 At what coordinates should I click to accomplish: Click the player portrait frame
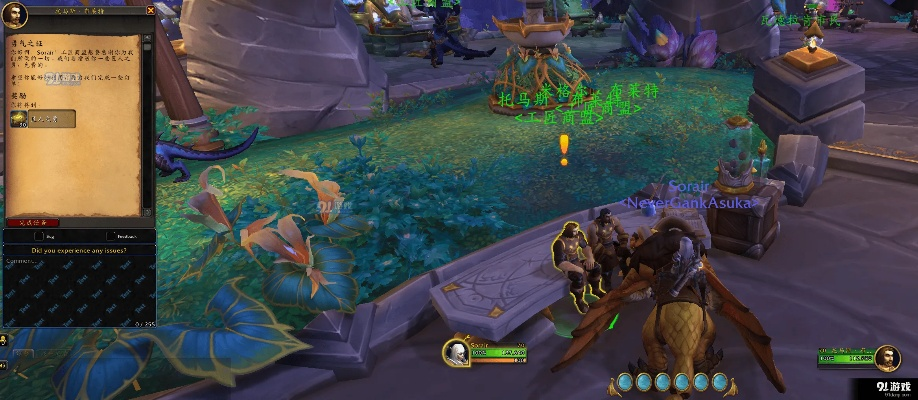[x=457, y=354]
